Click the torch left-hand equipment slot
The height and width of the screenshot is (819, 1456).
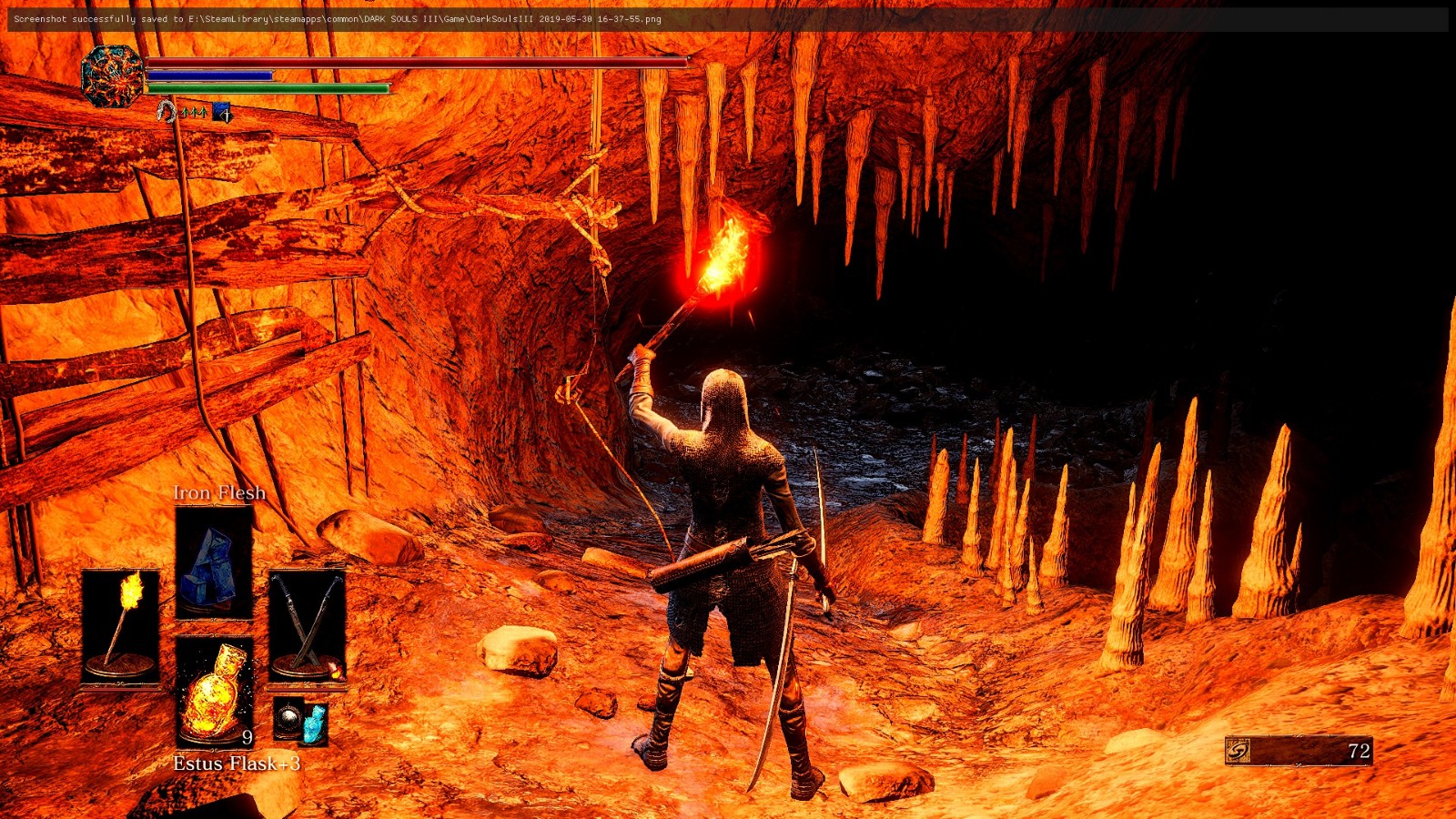(x=120, y=624)
